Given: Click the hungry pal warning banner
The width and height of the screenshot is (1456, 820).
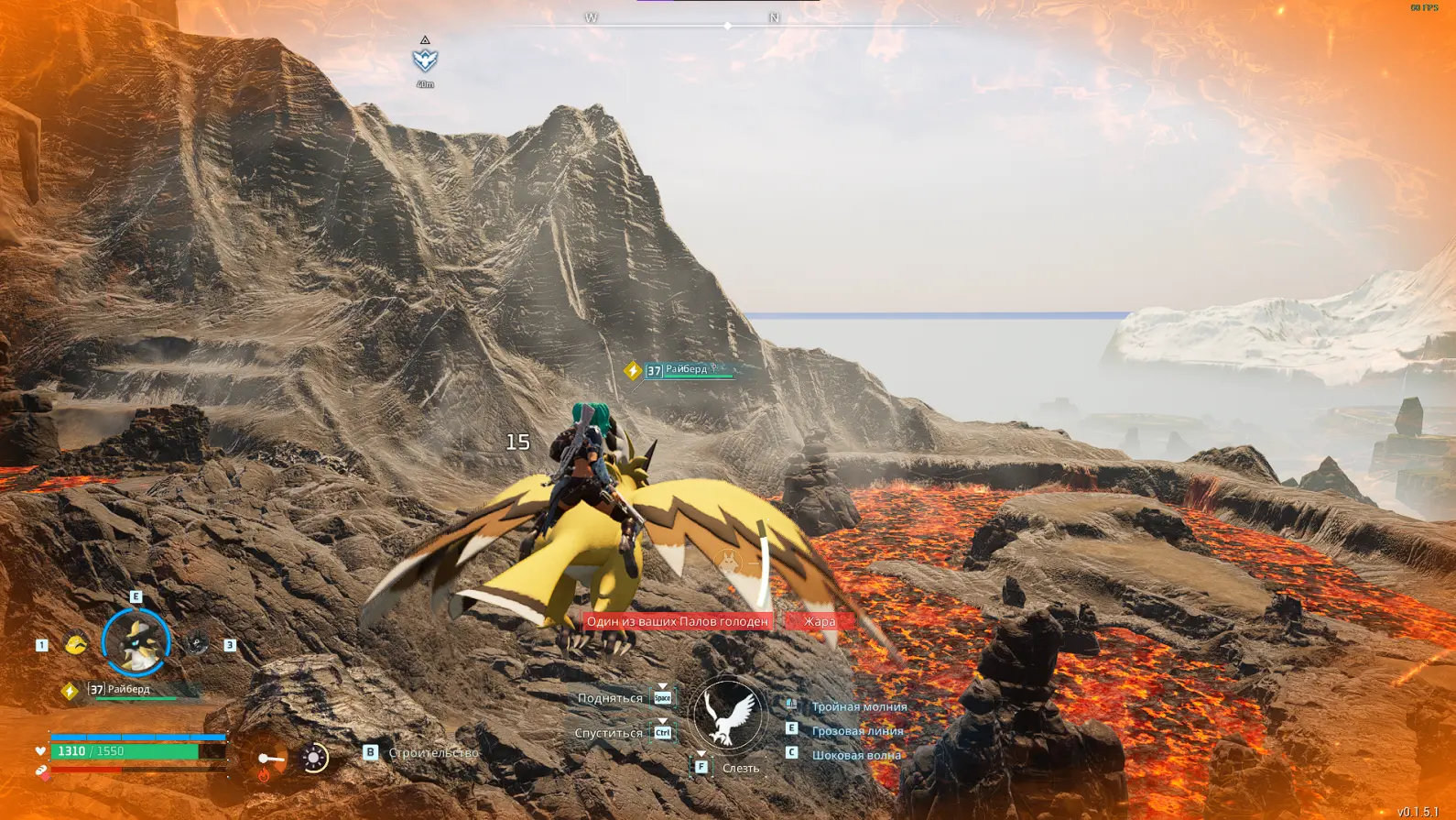Looking at the screenshot, I should click(678, 621).
